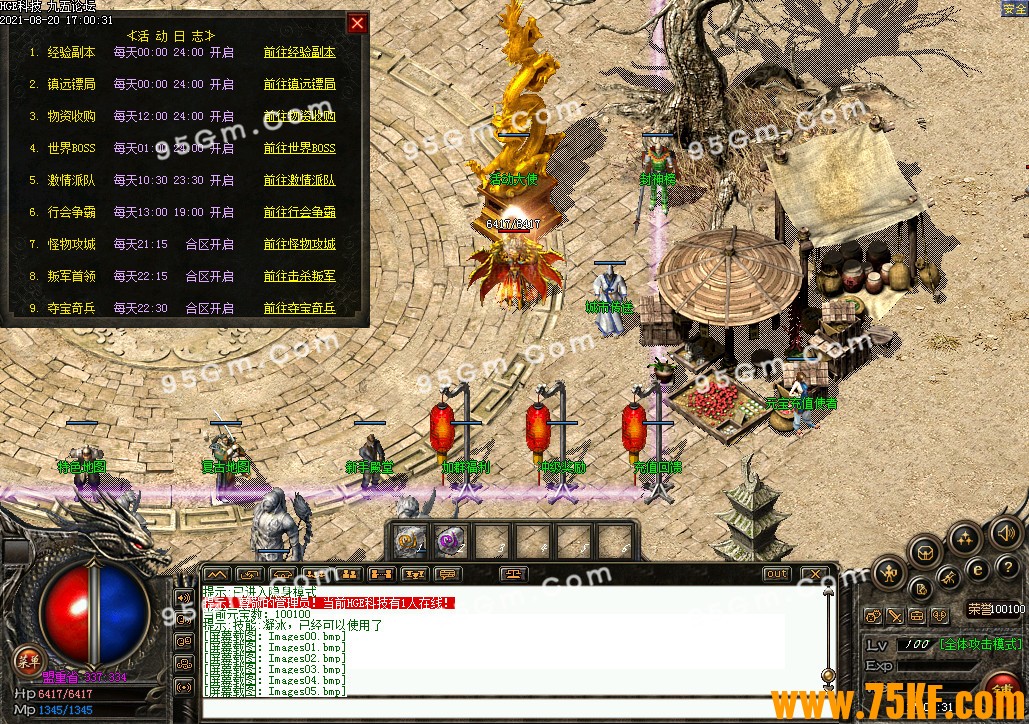This screenshot has width=1029, height=724.
Task: Close the chat panel with the X button
Action: (815, 574)
